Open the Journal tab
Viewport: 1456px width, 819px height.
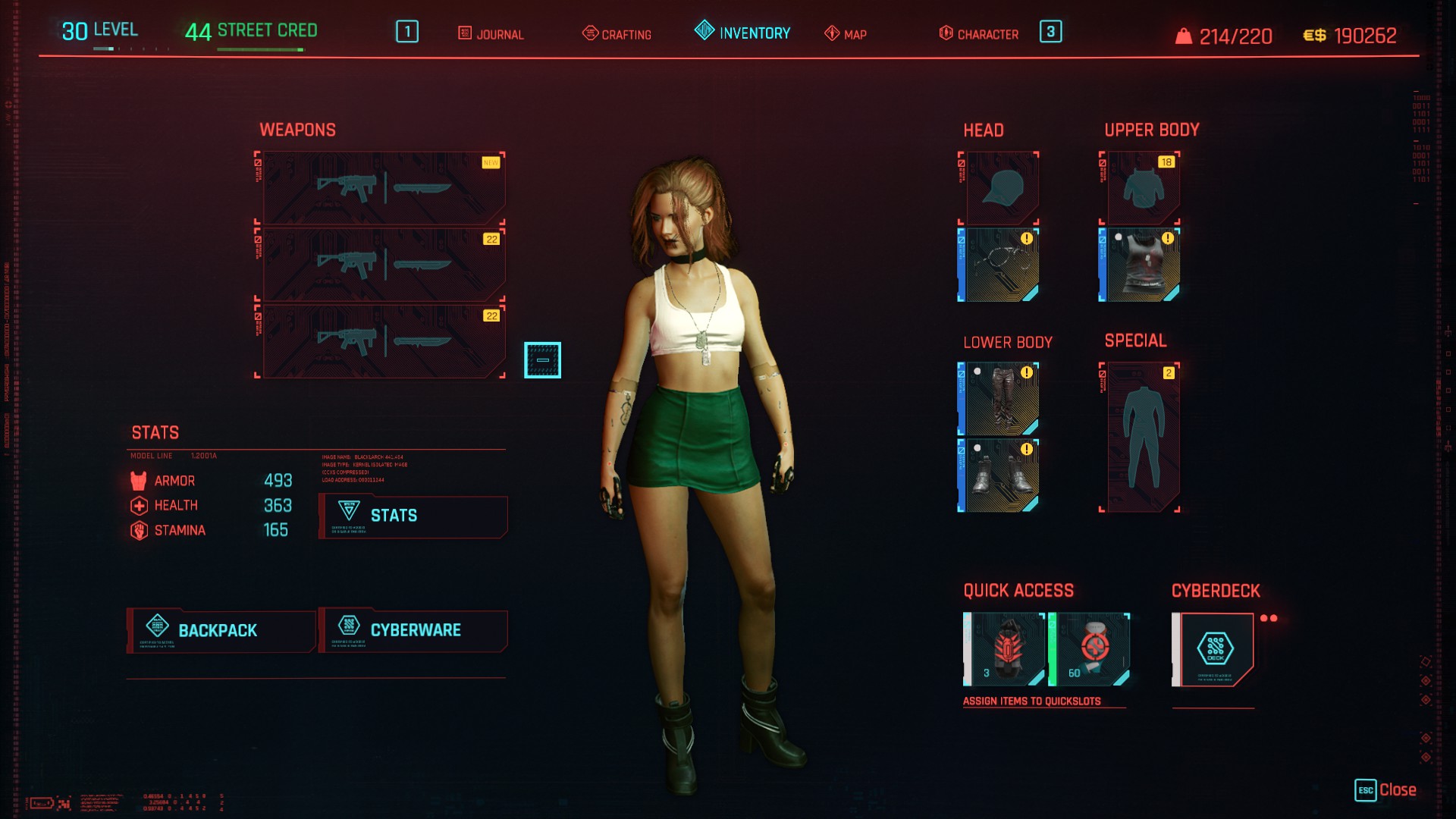pos(491,34)
